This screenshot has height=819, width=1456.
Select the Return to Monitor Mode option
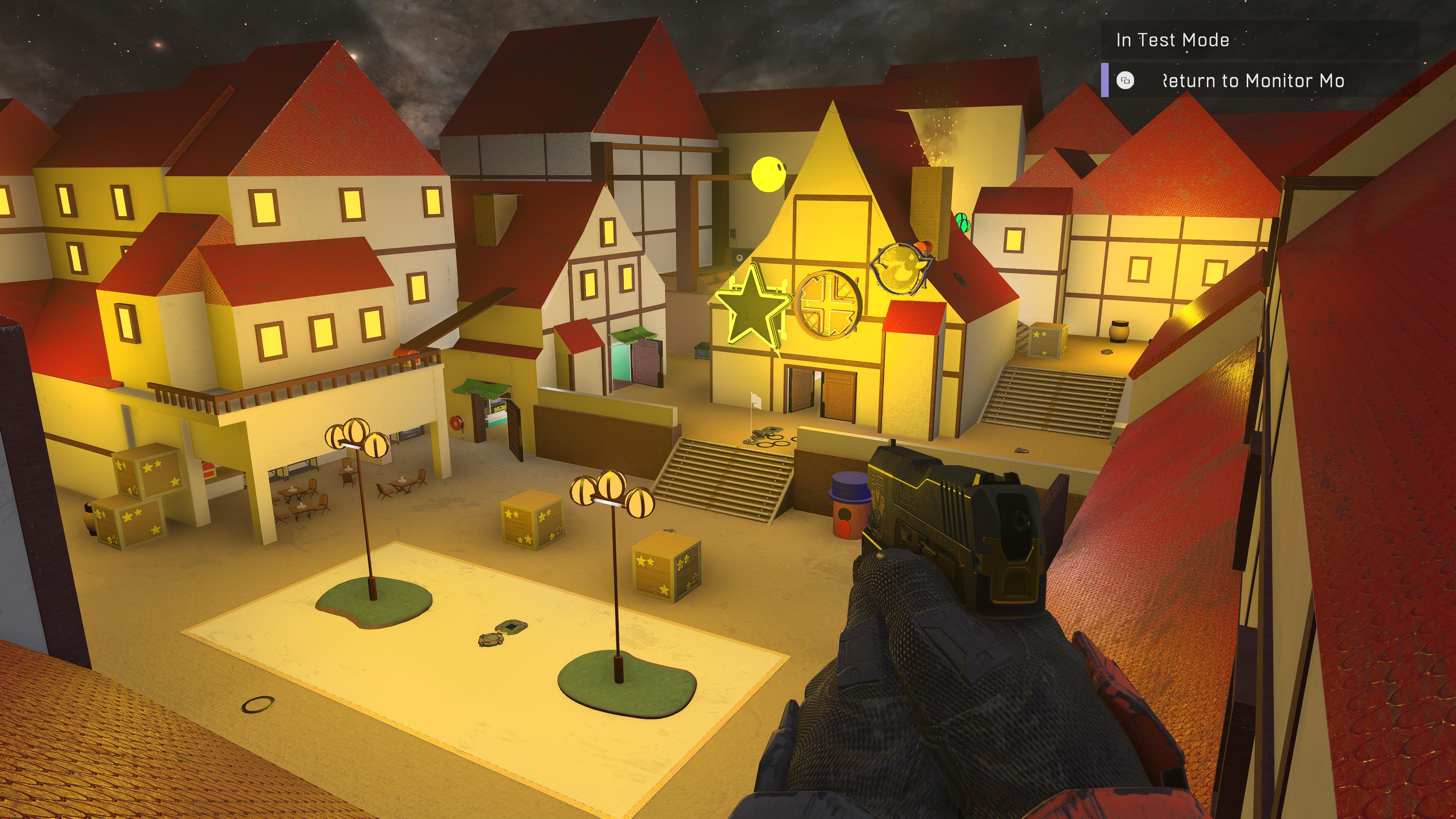tap(1252, 81)
